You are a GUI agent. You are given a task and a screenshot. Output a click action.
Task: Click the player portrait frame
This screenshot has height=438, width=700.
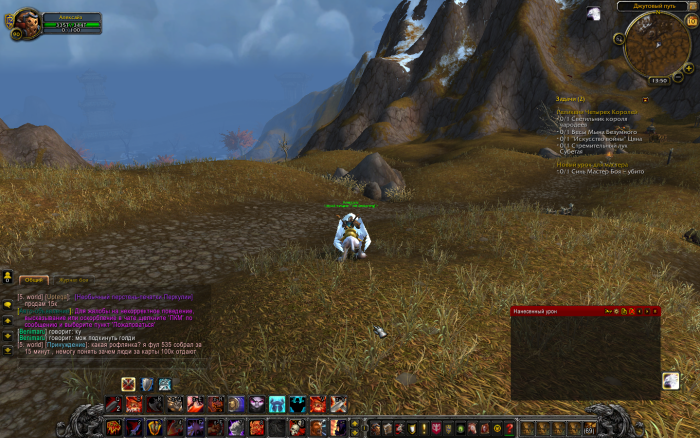click(x=26, y=22)
